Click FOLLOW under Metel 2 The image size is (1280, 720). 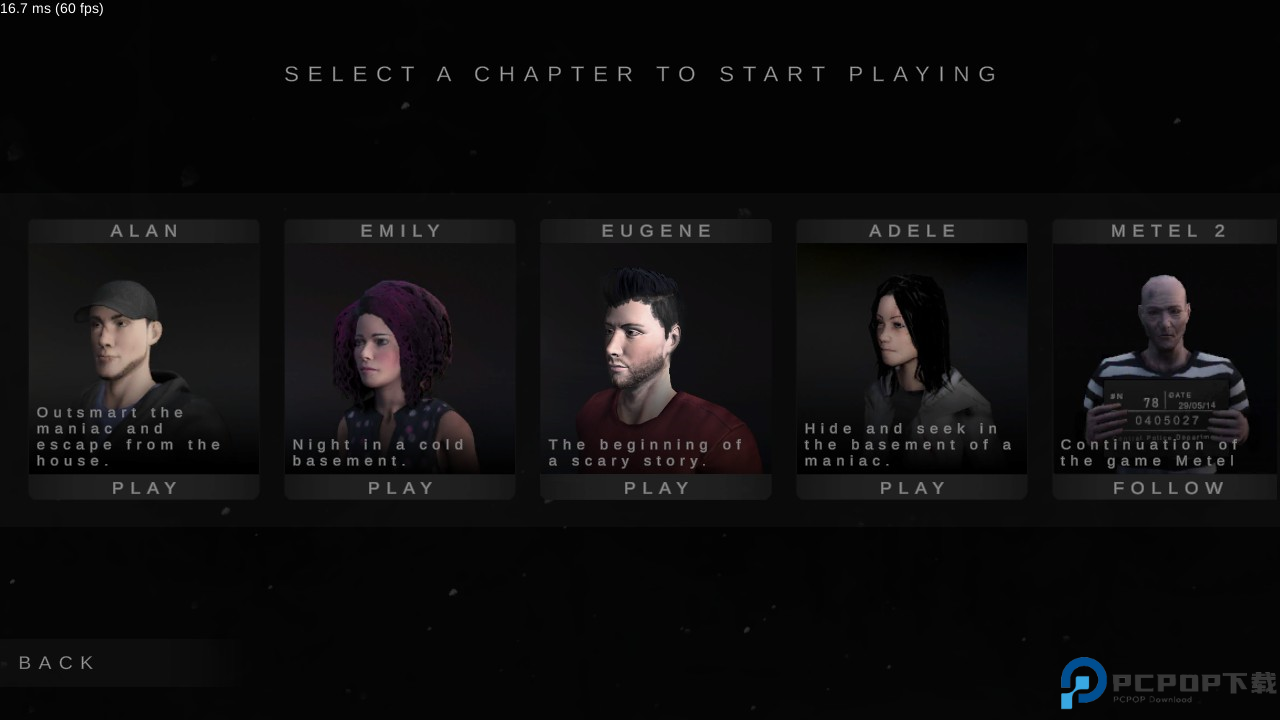1169,488
